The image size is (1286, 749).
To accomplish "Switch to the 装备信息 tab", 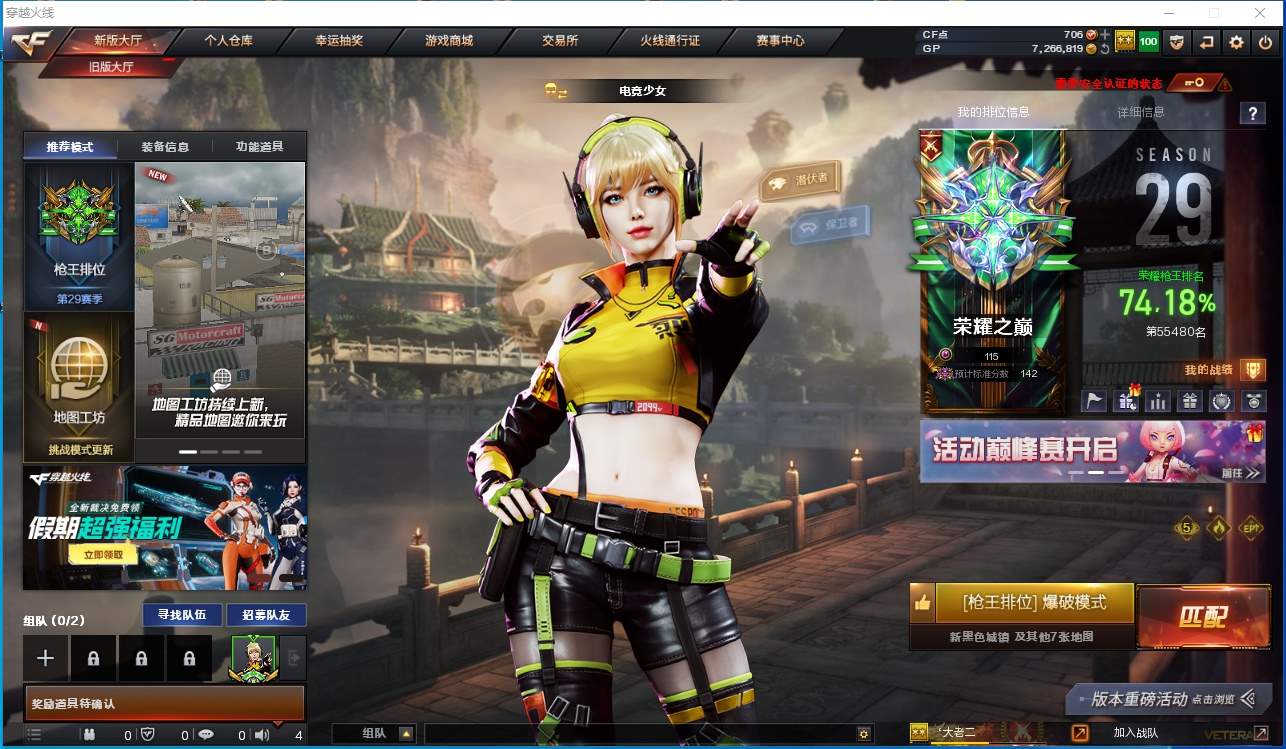I will coord(165,147).
